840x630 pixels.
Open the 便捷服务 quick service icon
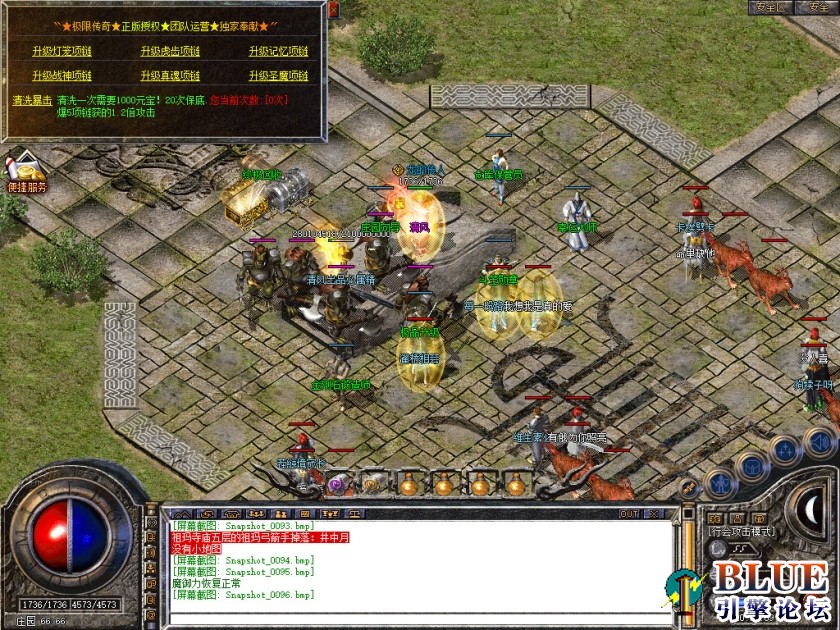[27, 174]
